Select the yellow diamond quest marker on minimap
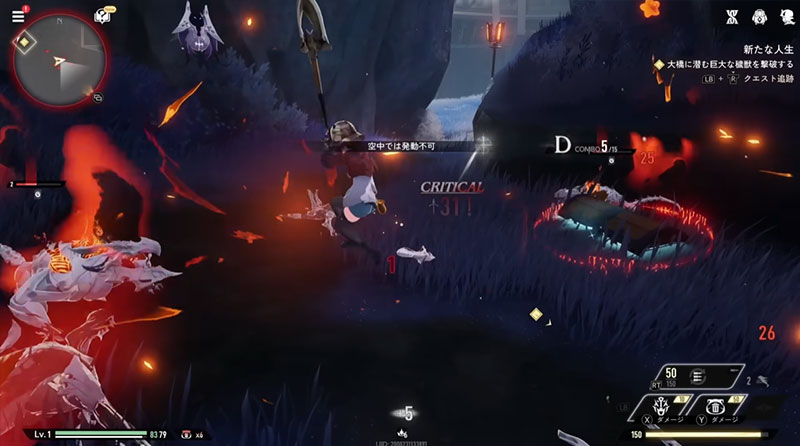Viewport: 800px width, 446px height. [x=24, y=42]
